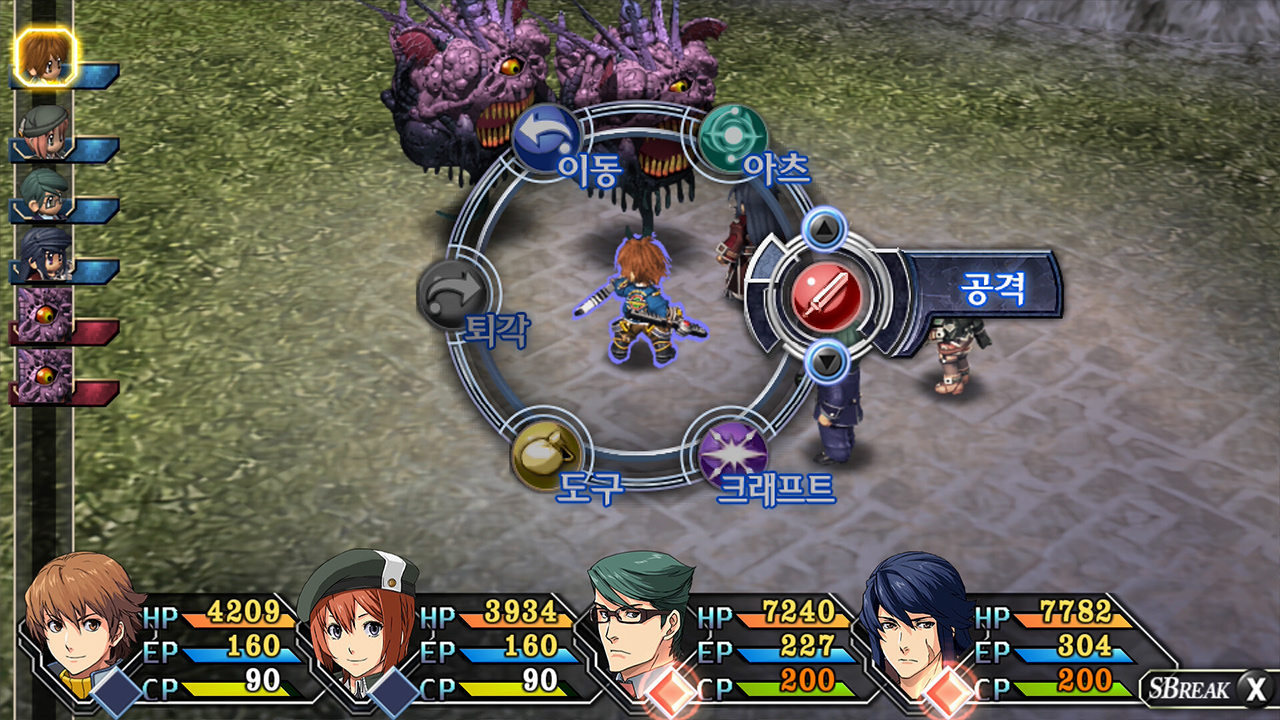Screen dimensions: 1280x720
Task: Click the down arrow below attack icon
Action: click(826, 358)
